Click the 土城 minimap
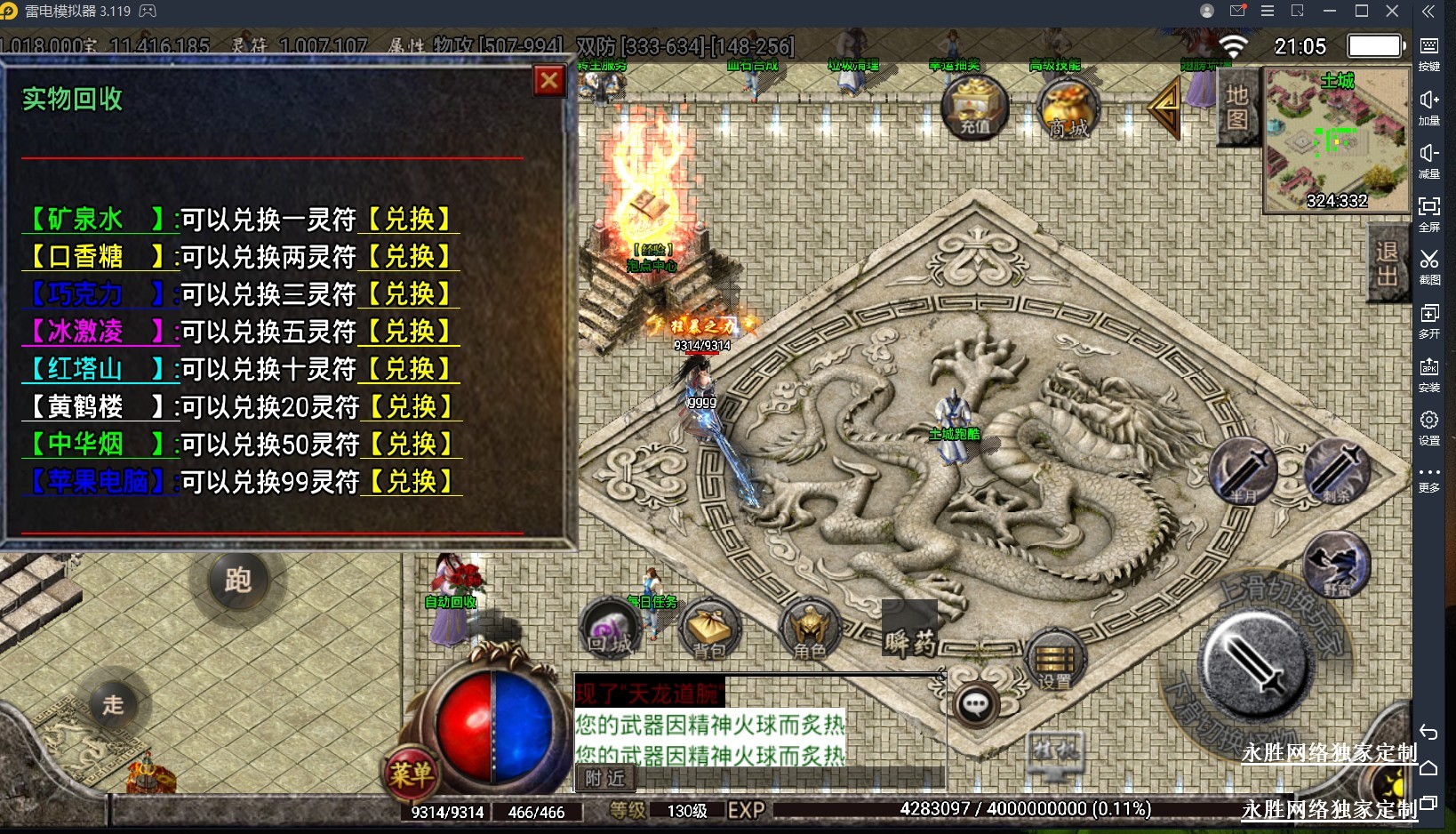This screenshot has width=1456, height=834. click(1336, 142)
